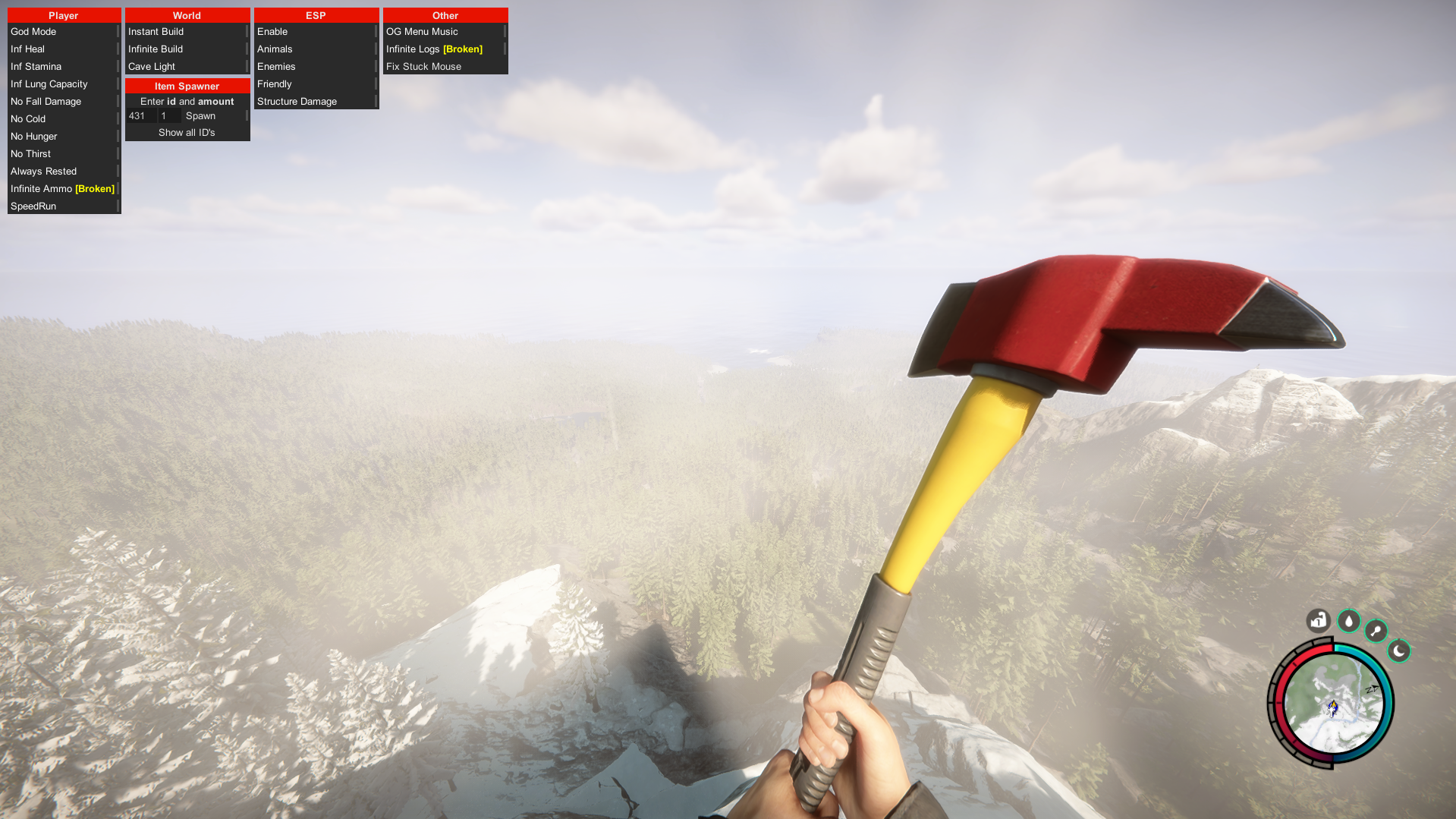Enable ESP with the Enable option
Viewport: 1456px width, 819px height.
click(272, 31)
